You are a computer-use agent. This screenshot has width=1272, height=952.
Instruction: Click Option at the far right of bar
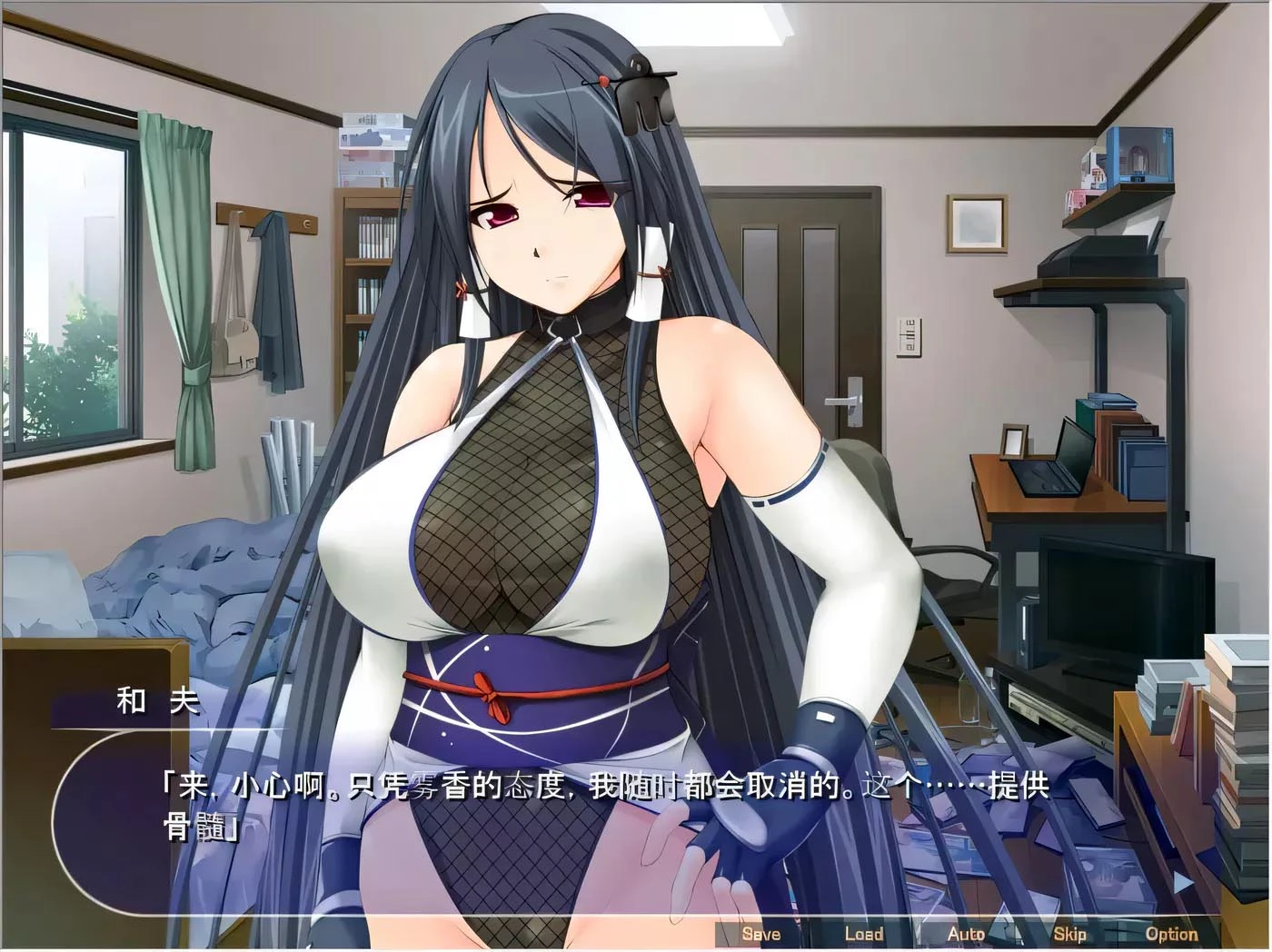coord(1174,933)
